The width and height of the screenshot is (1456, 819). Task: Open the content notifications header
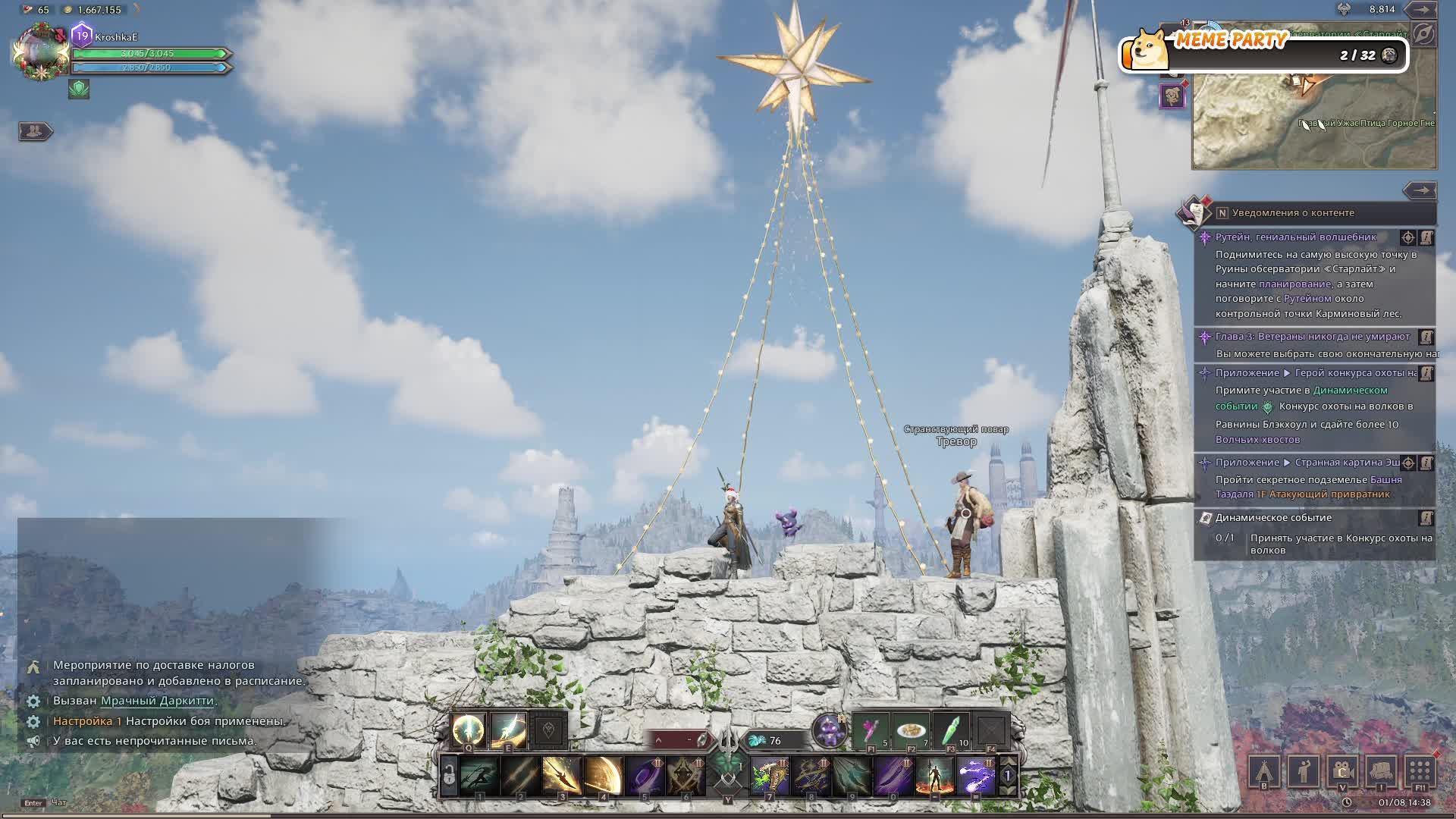[x=1292, y=213]
